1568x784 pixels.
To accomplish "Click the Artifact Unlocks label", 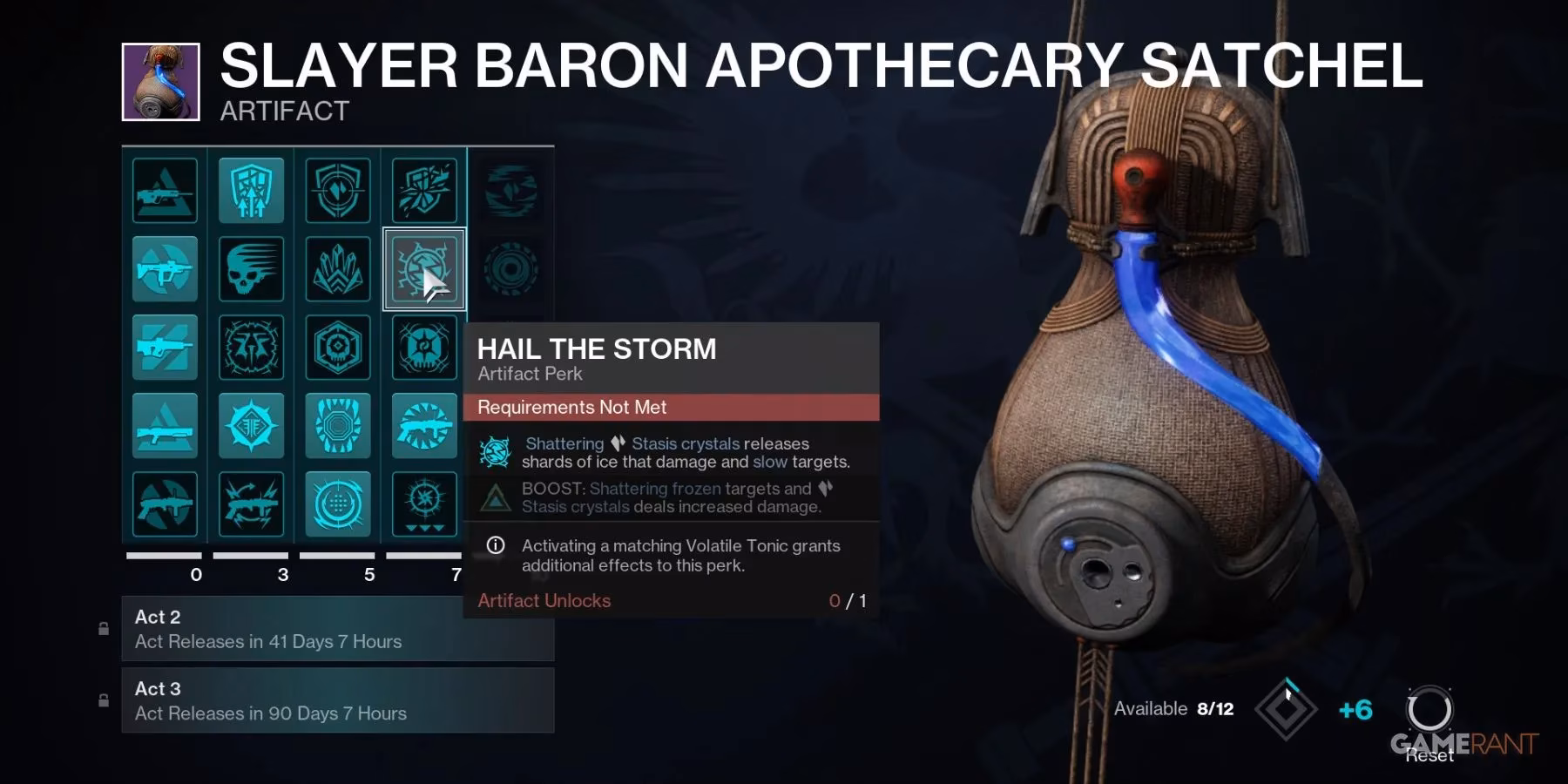I will [x=543, y=601].
